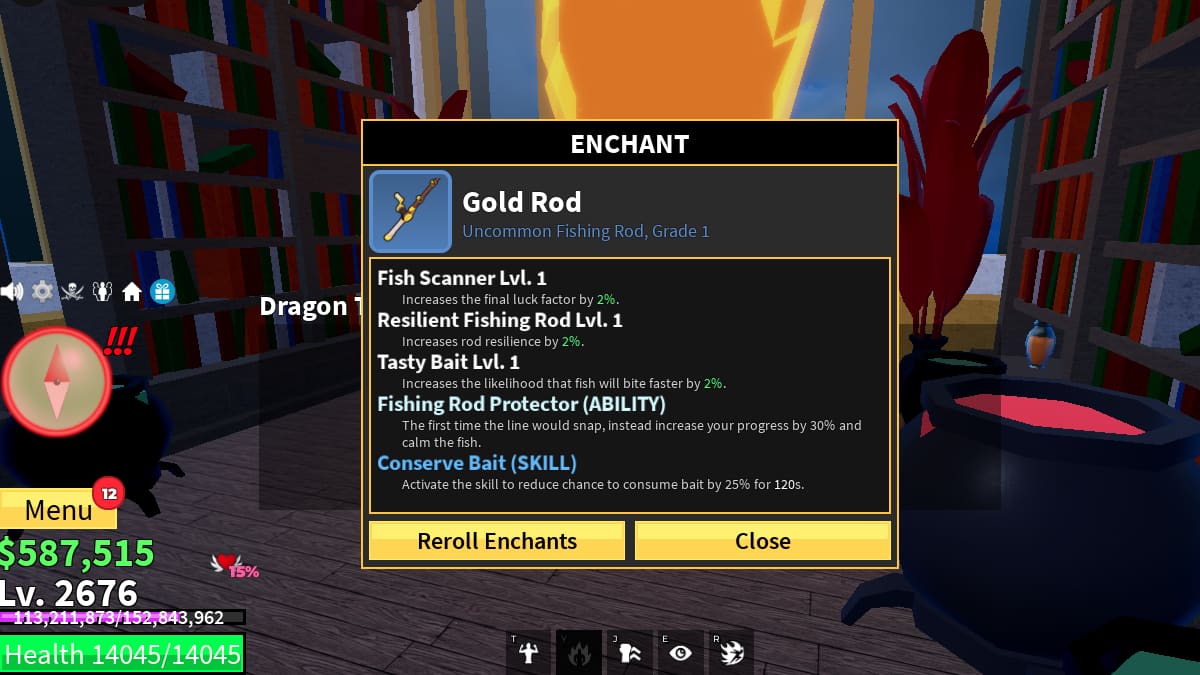Select the Gold Rod item icon

tap(410, 211)
